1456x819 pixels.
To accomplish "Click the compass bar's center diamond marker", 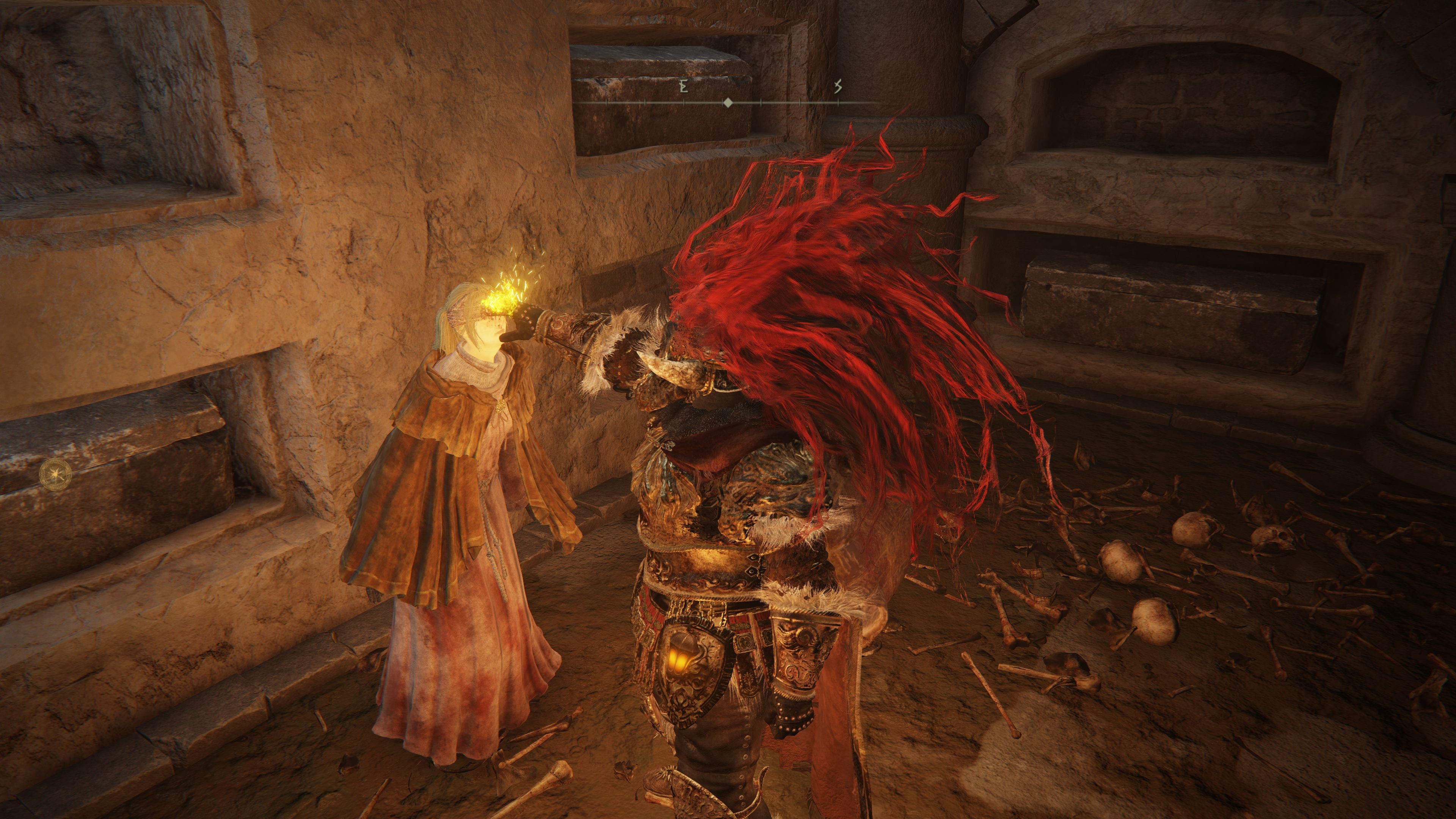I will tap(728, 103).
